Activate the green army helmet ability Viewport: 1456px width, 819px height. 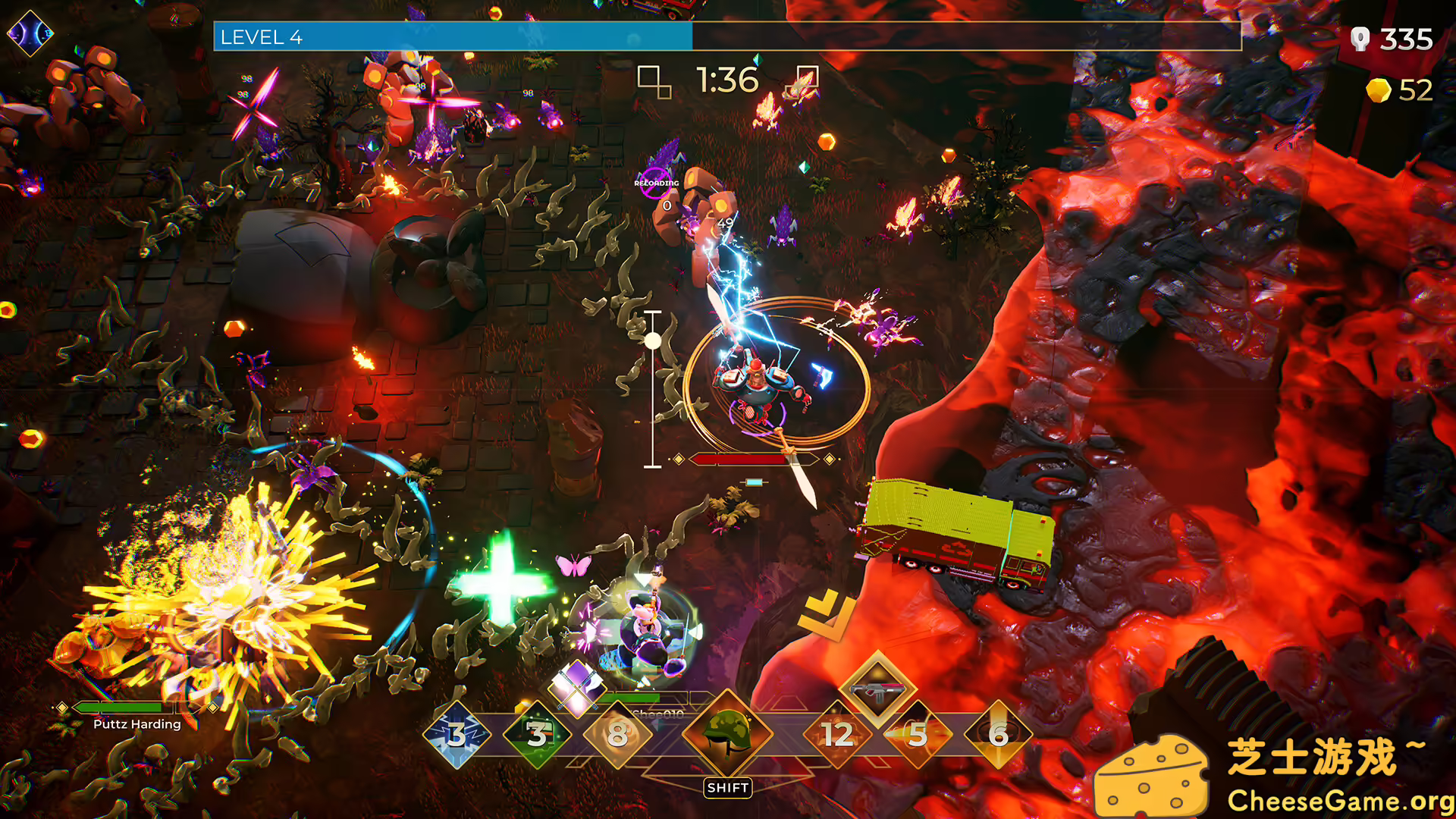pos(727,733)
